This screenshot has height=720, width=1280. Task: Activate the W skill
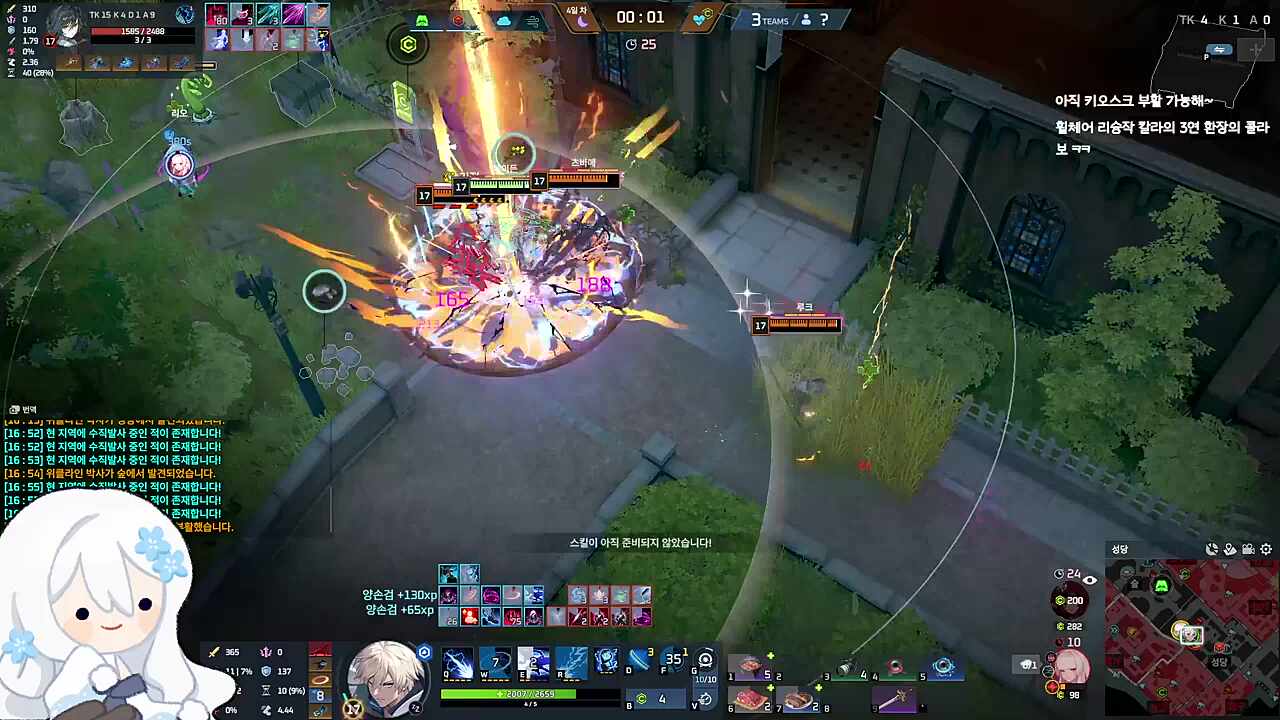(x=497, y=662)
